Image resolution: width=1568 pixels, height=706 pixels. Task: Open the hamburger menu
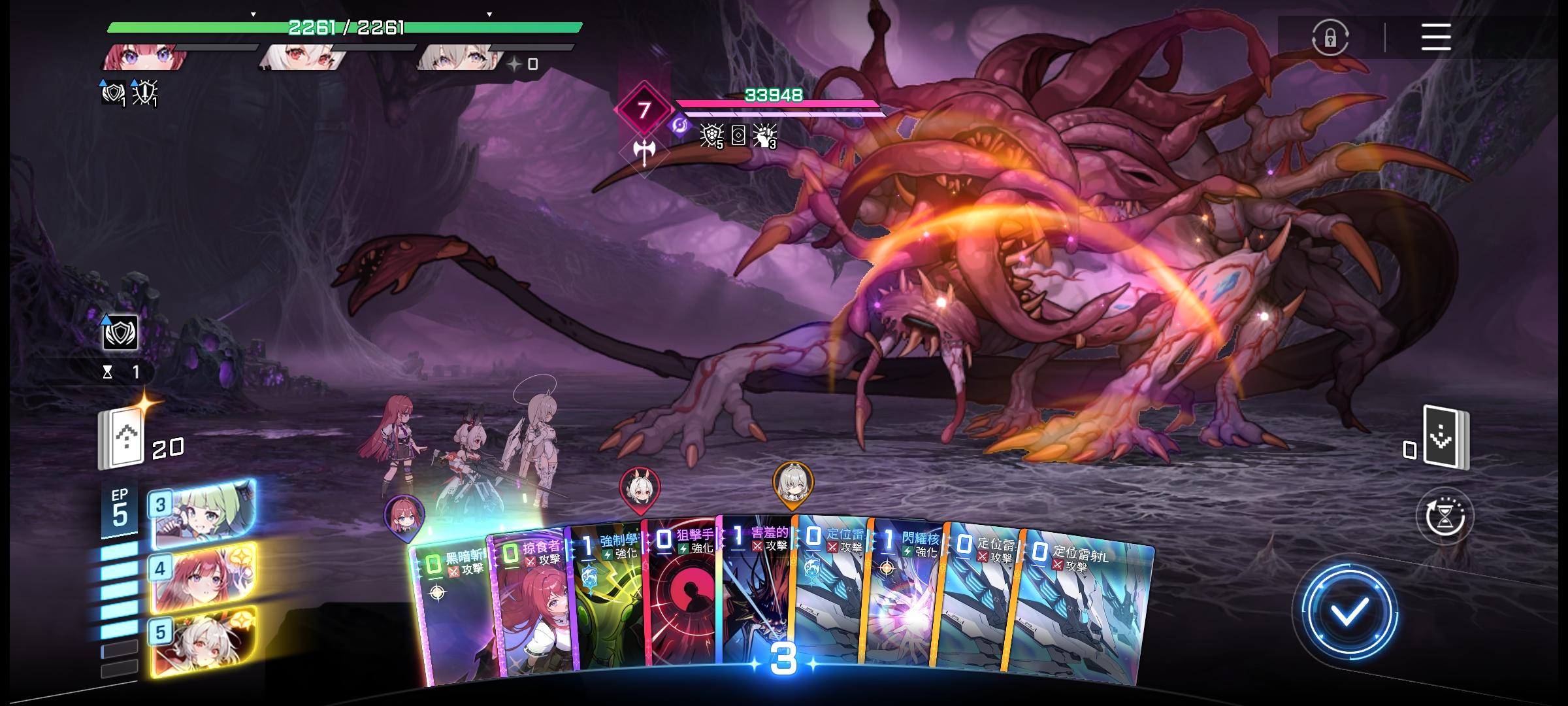click(x=1435, y=37)
